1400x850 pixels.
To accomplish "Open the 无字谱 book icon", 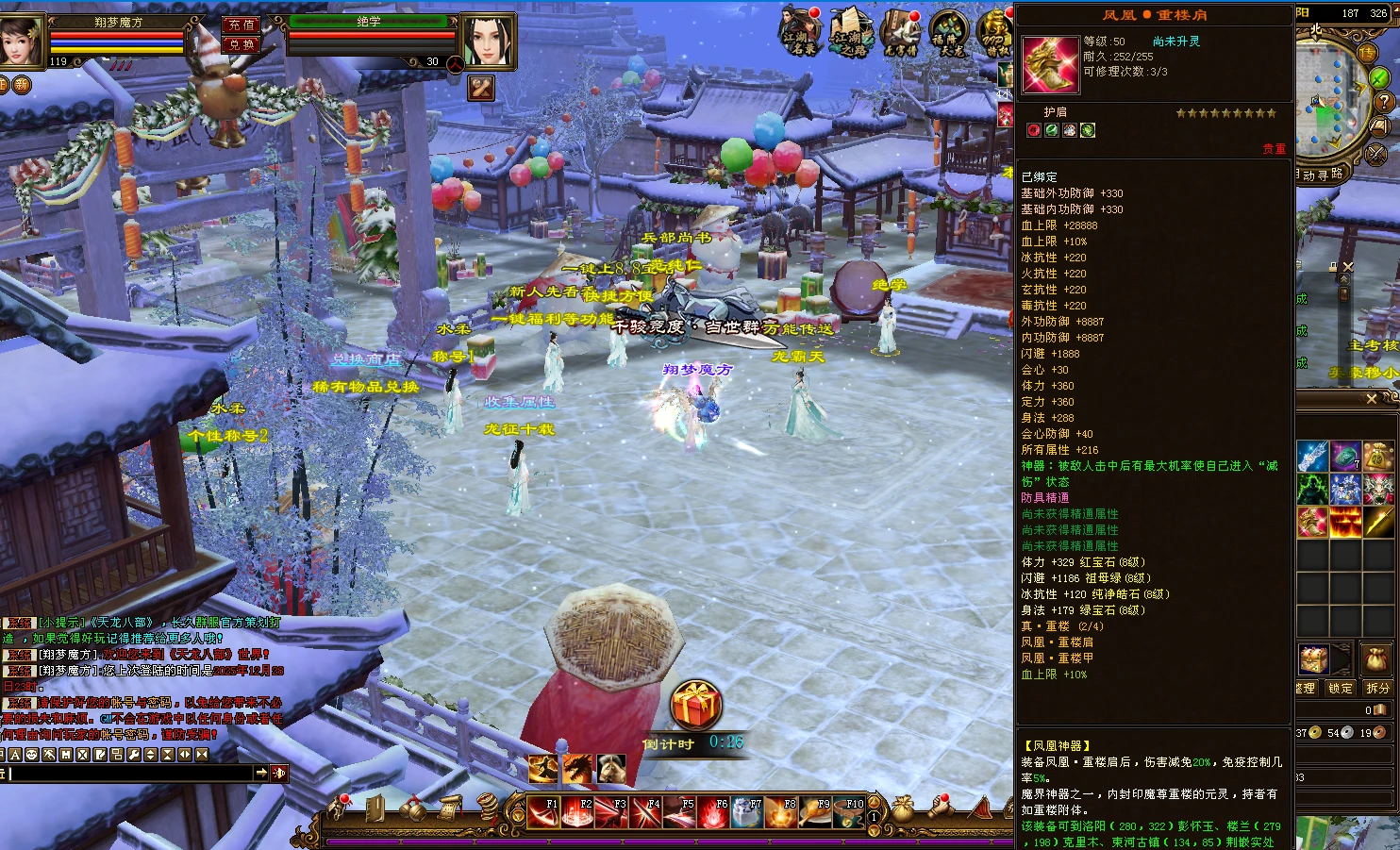I will [901, 31].
